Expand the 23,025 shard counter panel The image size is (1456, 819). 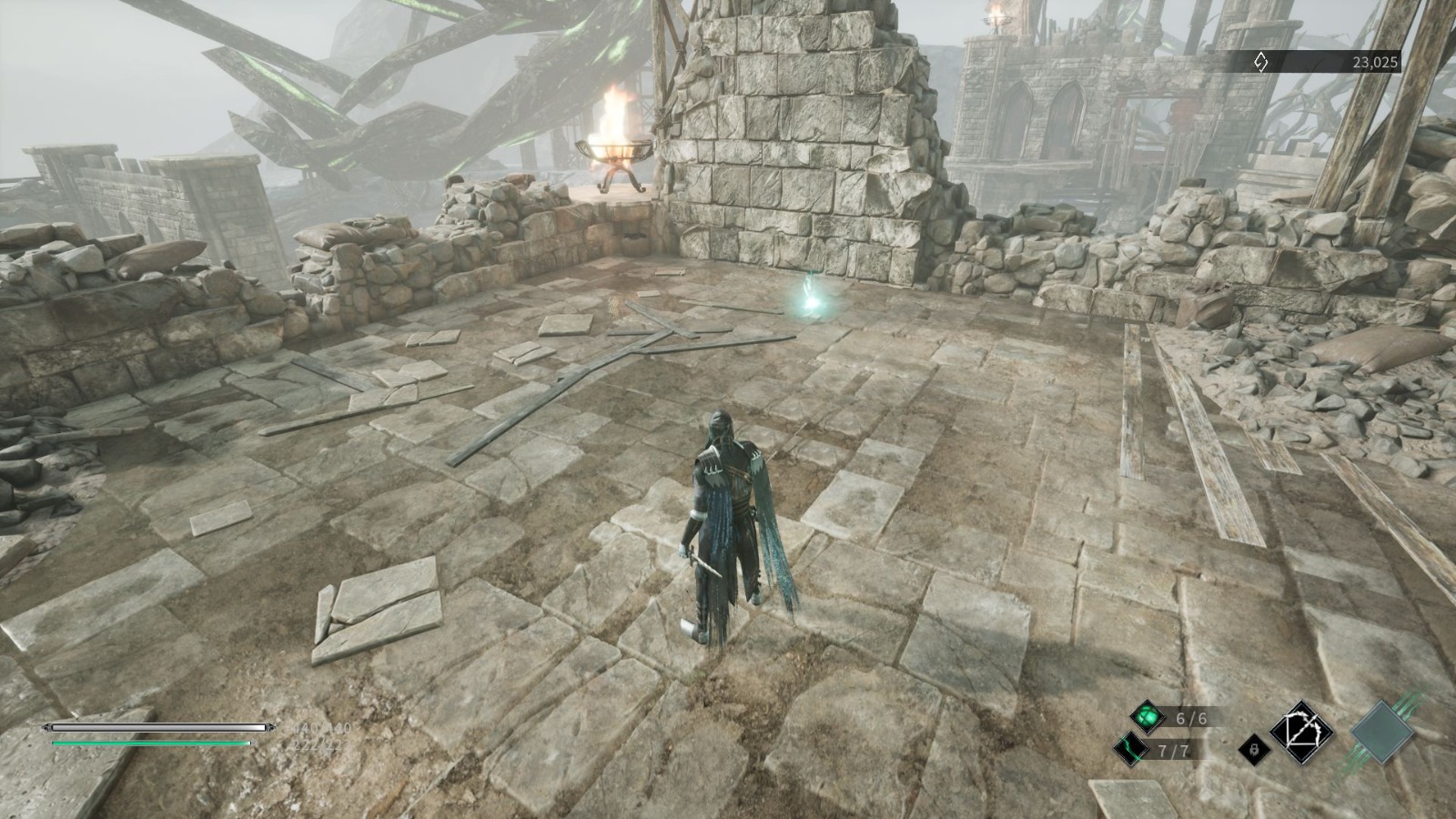(1374, 62)
